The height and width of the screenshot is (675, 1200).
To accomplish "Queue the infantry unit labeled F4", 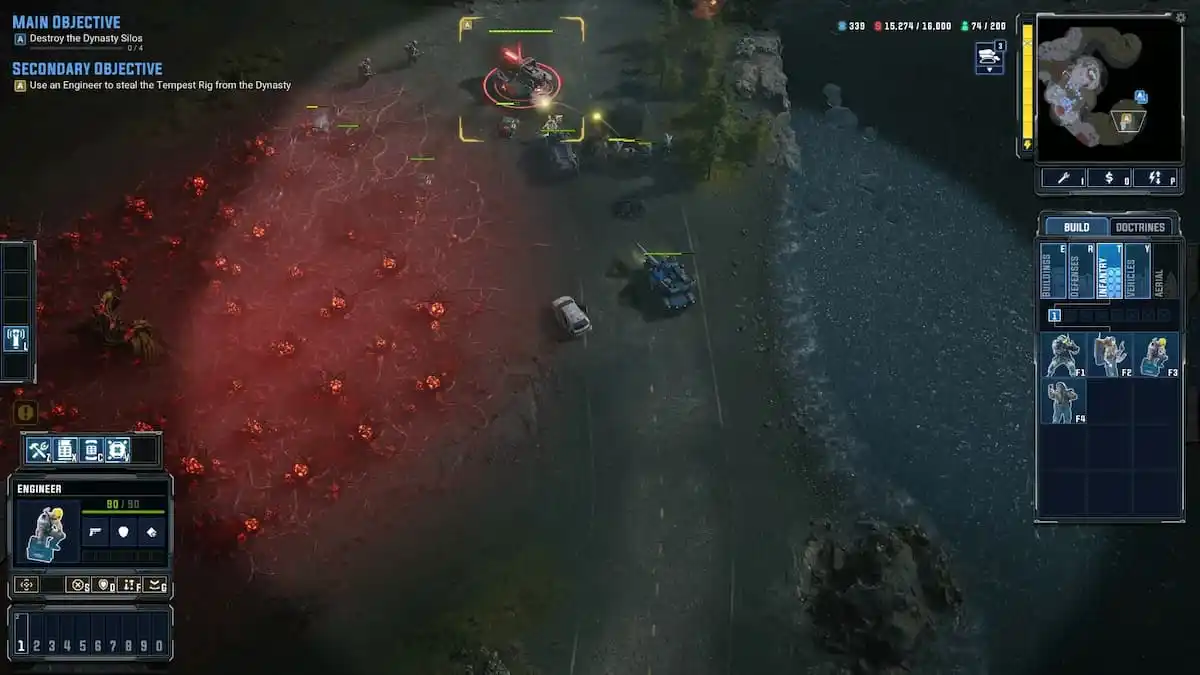I will coord(1062,400).
